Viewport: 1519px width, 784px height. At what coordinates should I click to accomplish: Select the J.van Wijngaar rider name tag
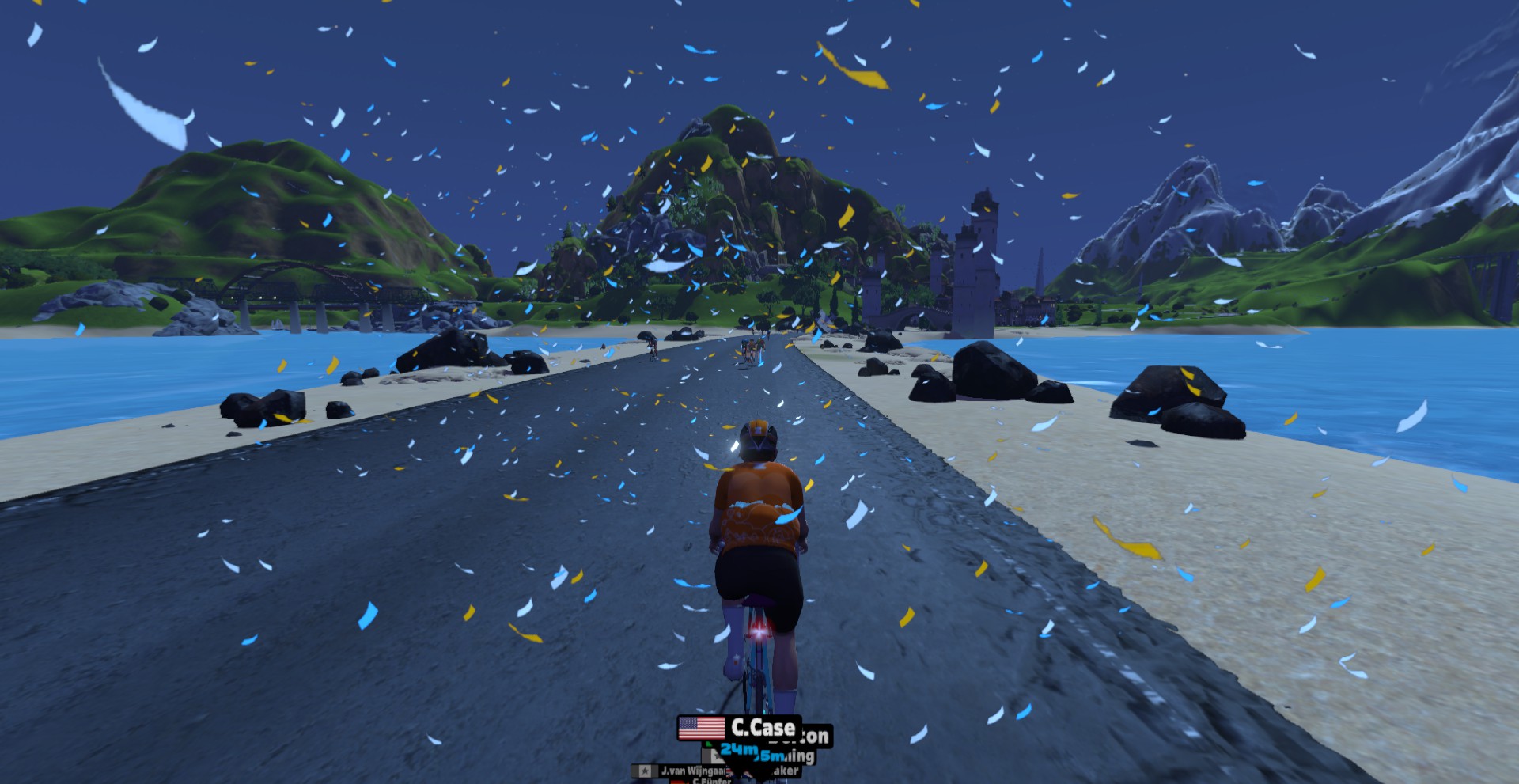click(x=682, y=771)
